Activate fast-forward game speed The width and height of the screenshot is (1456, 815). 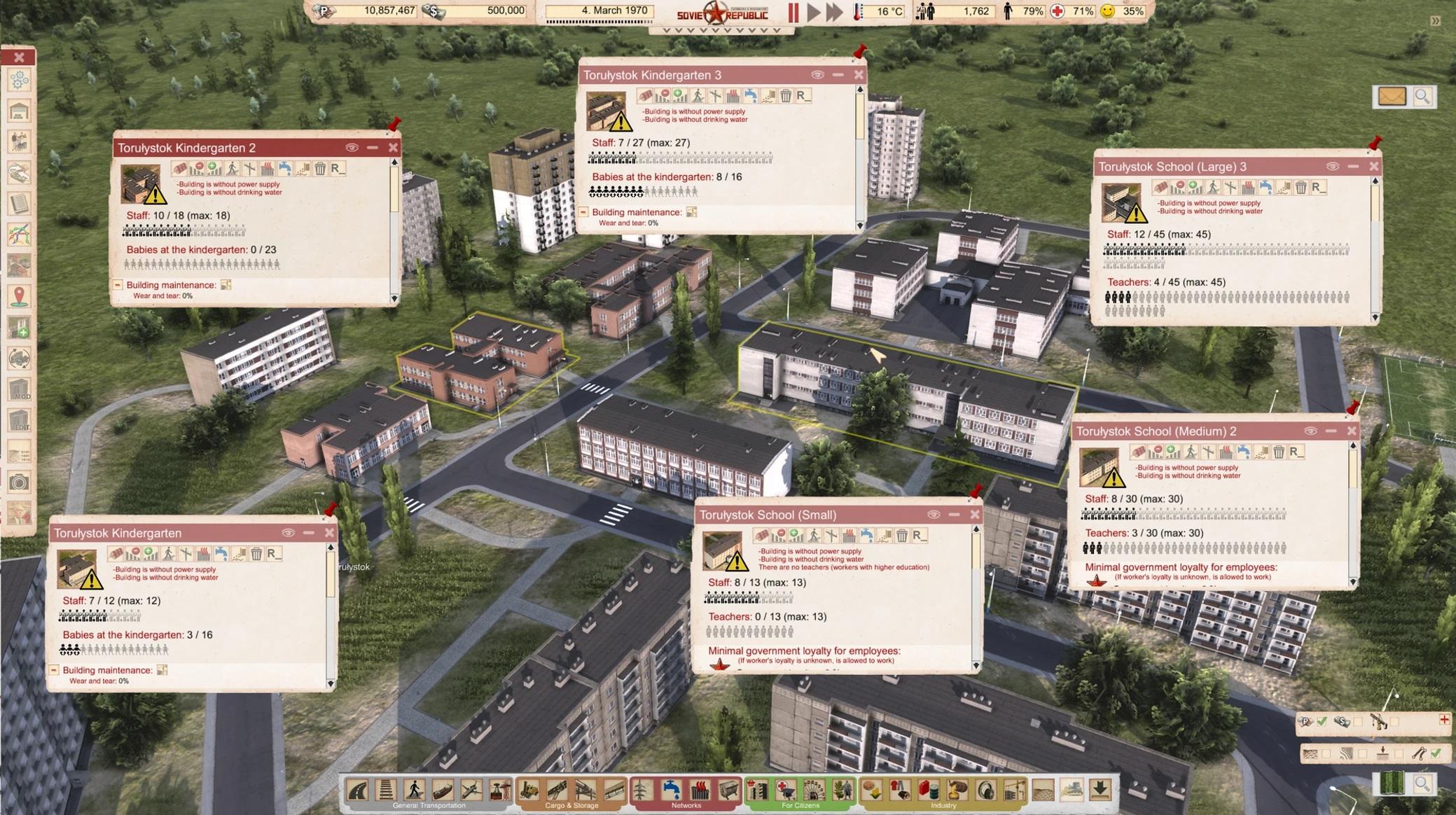point(833,12)
